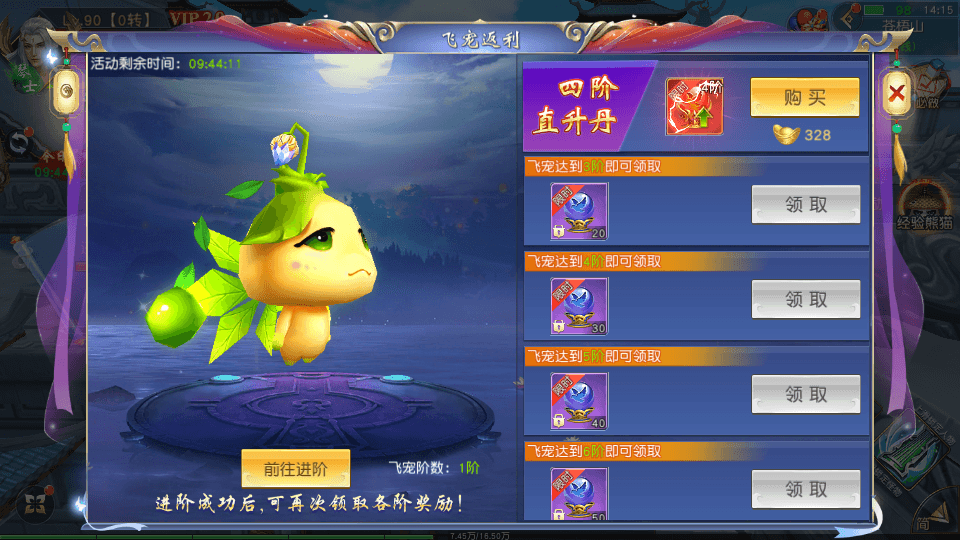Image resolution: width=960 pixels, height=540 pixels.
Task: Claim the 5阶 flying pet reward
Action: (x=805, y=394)
